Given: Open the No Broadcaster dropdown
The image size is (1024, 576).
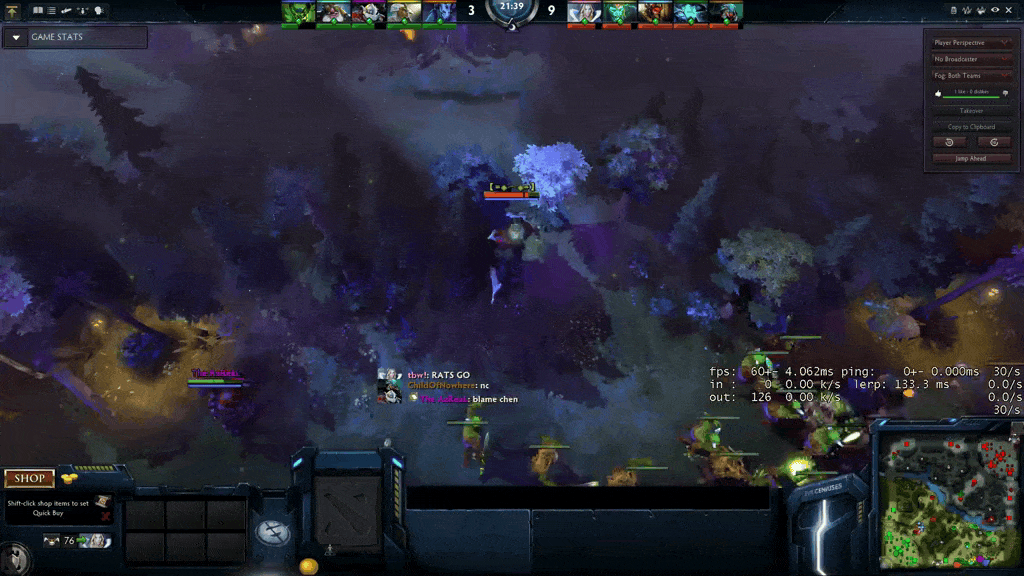Looking at the screenshot, I should tap(971, 59).
